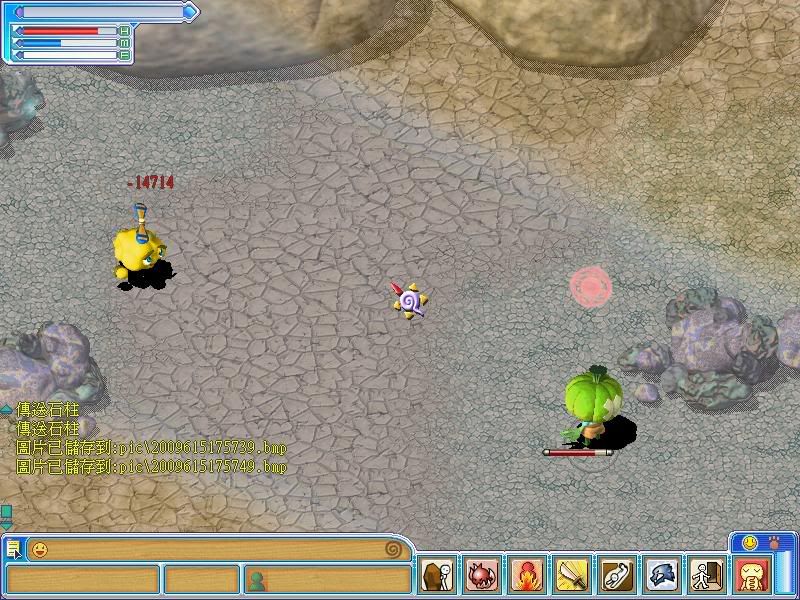
Task: Open the golden sword icon
Action: (570, 577)
